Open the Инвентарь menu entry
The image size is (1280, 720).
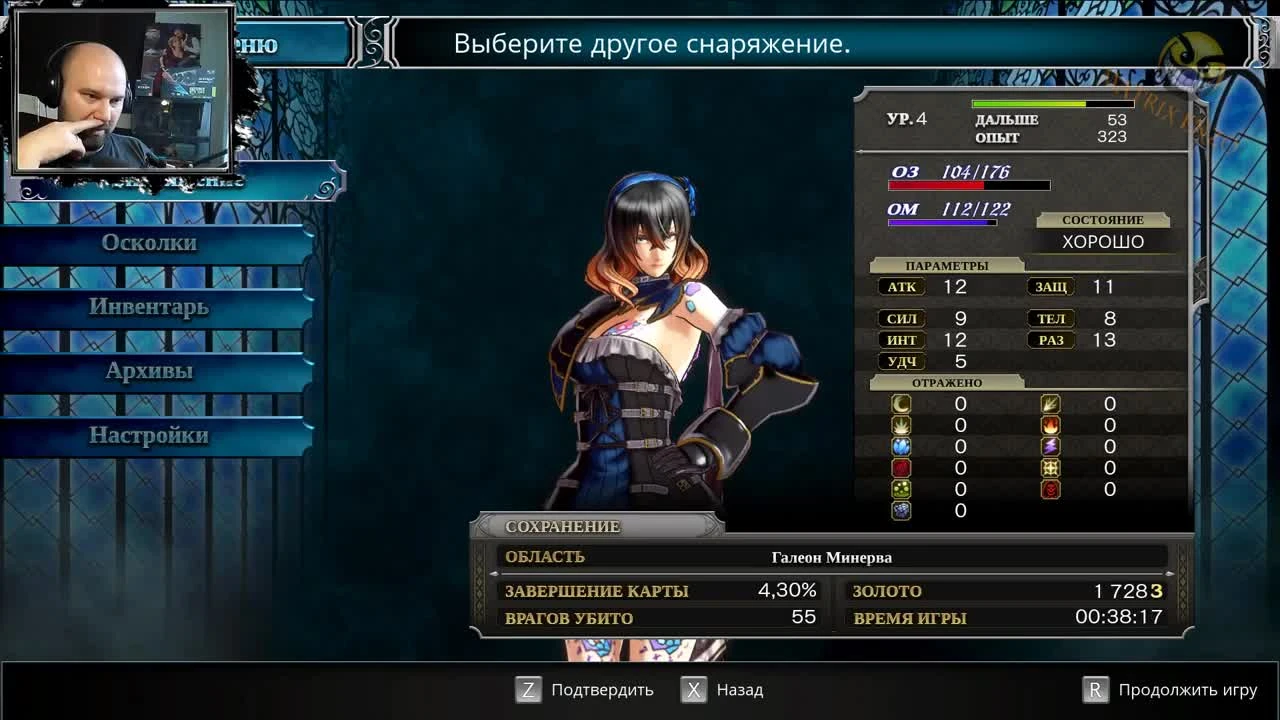150,307
